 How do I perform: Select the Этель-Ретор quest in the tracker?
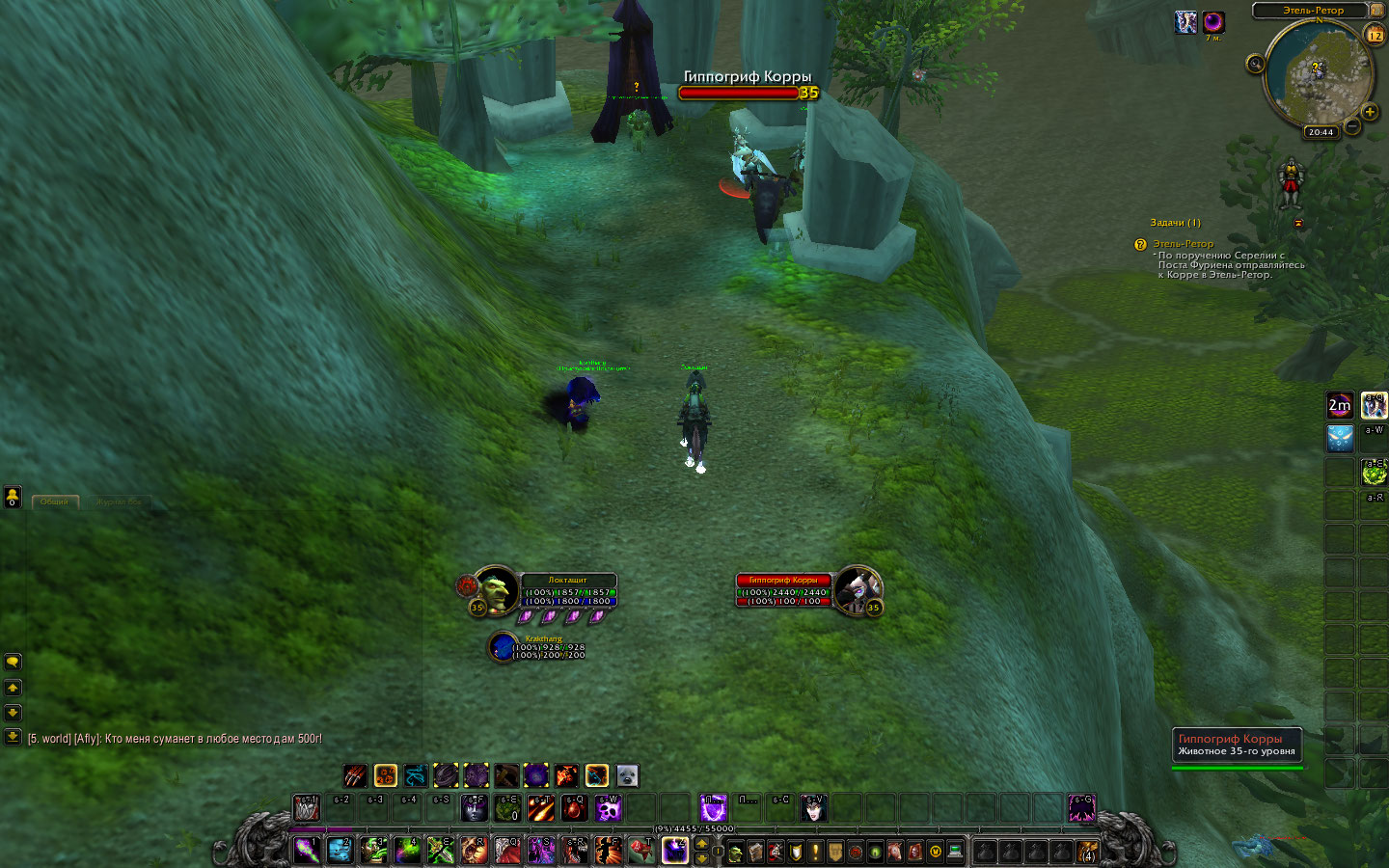click(x=1184, y=244)
